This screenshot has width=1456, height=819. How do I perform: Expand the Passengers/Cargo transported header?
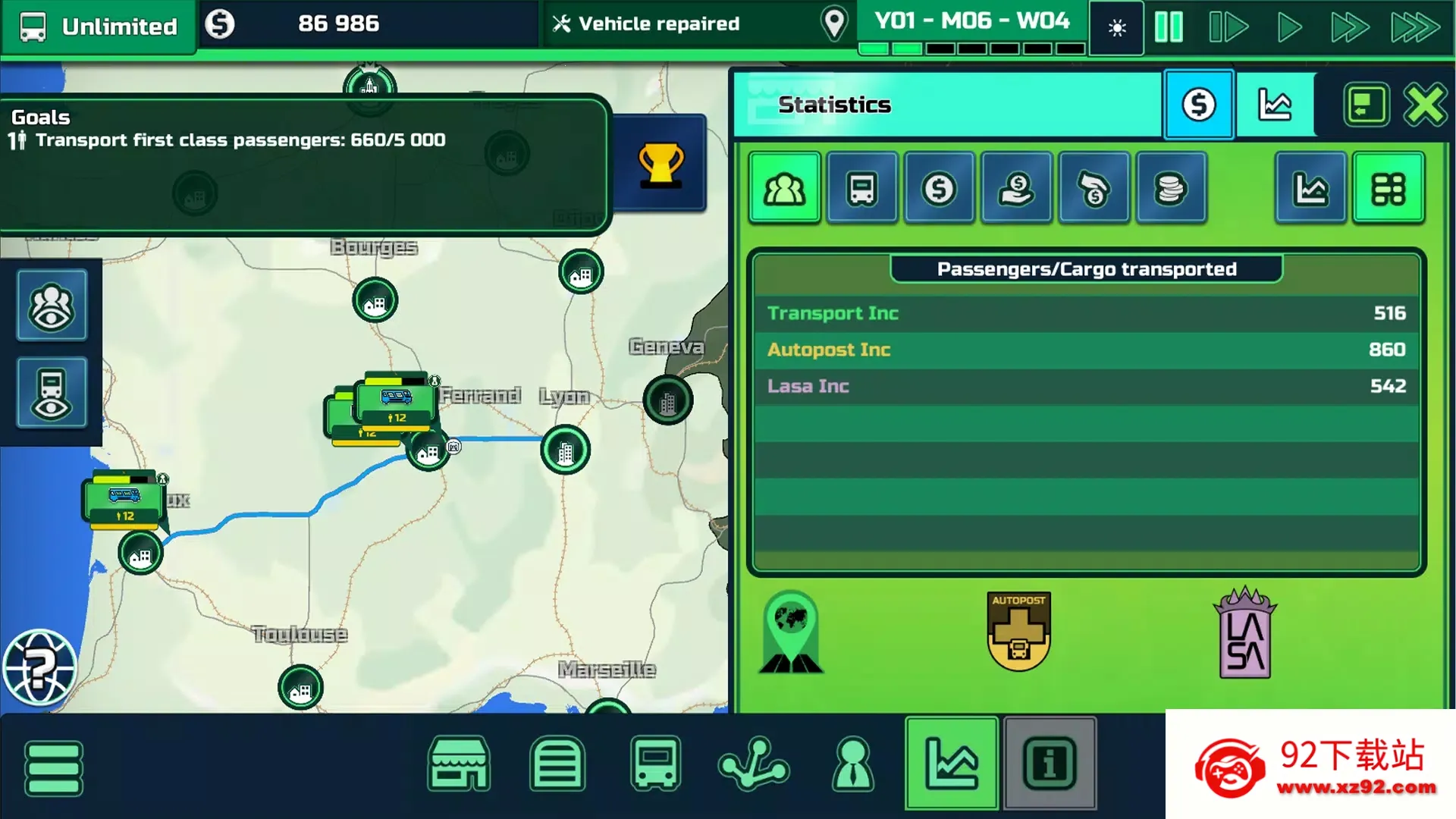point(1086,268)
